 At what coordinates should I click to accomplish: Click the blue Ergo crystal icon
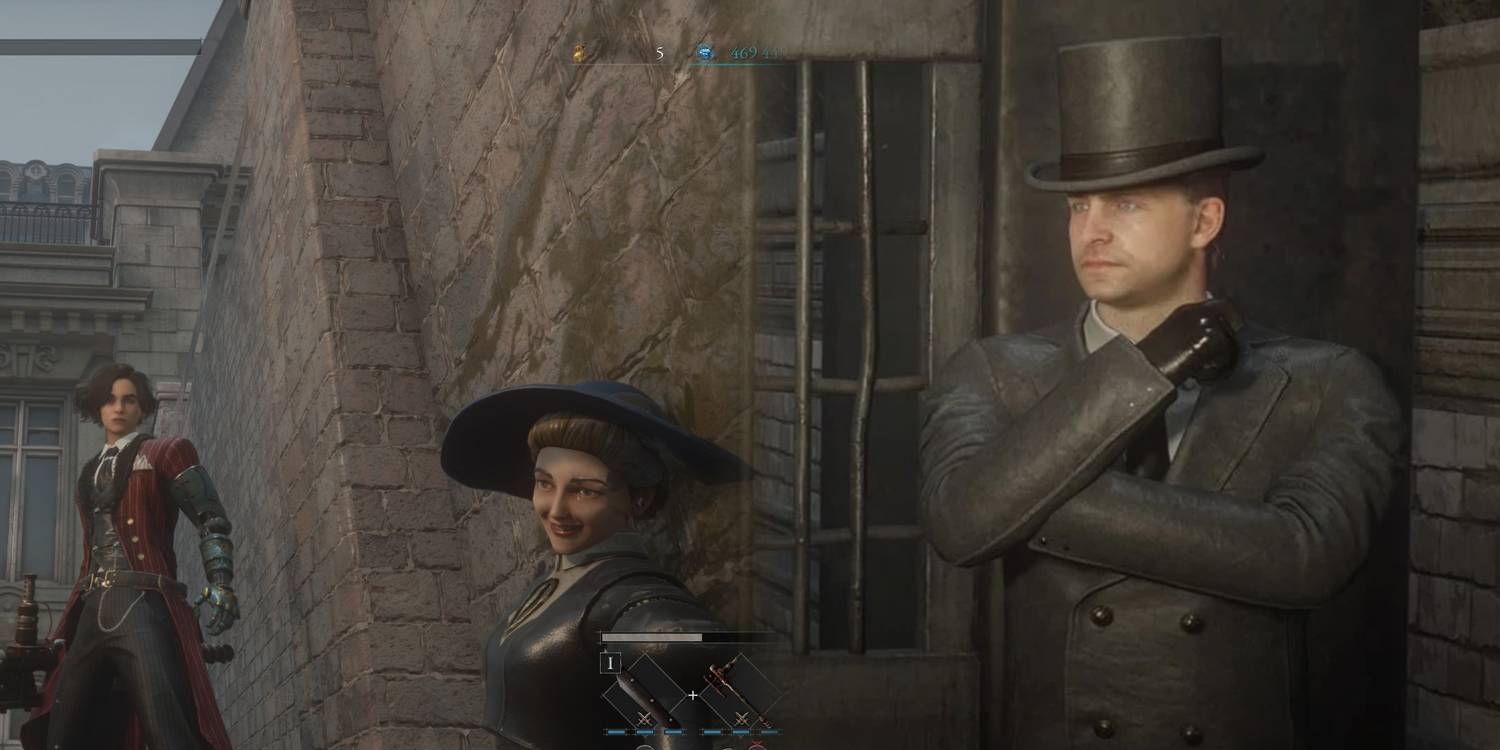point(705,52)
